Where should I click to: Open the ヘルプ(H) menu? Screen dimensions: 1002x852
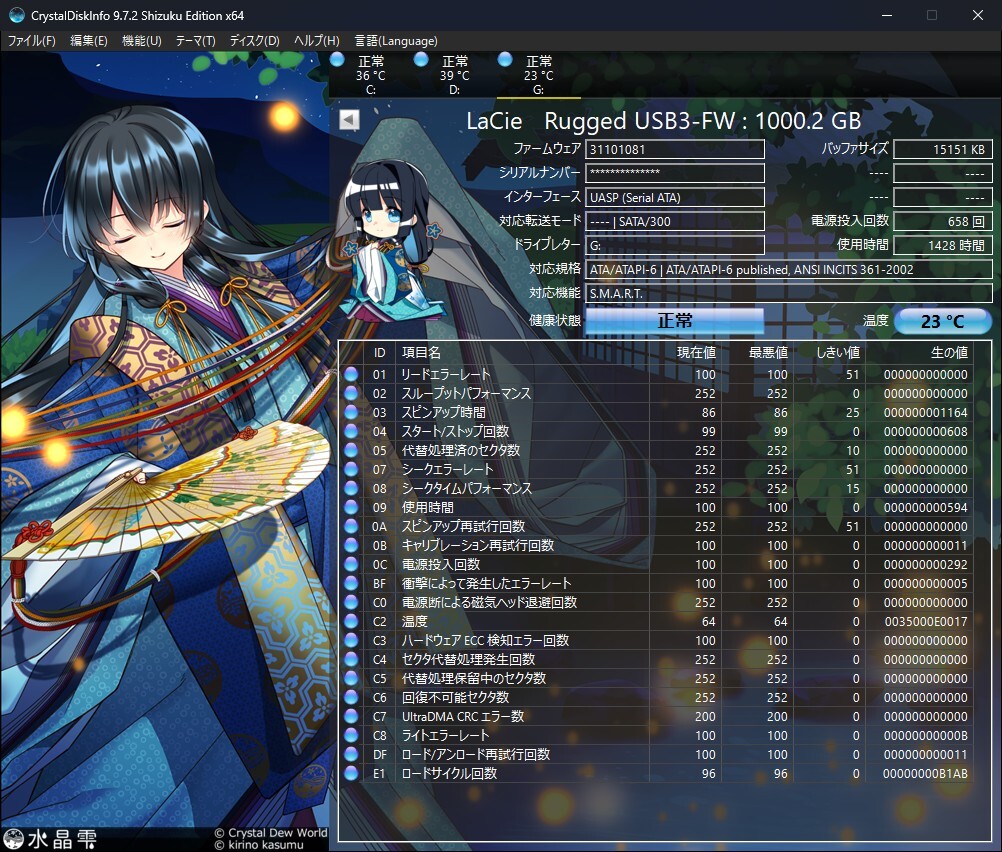[316, 41]
